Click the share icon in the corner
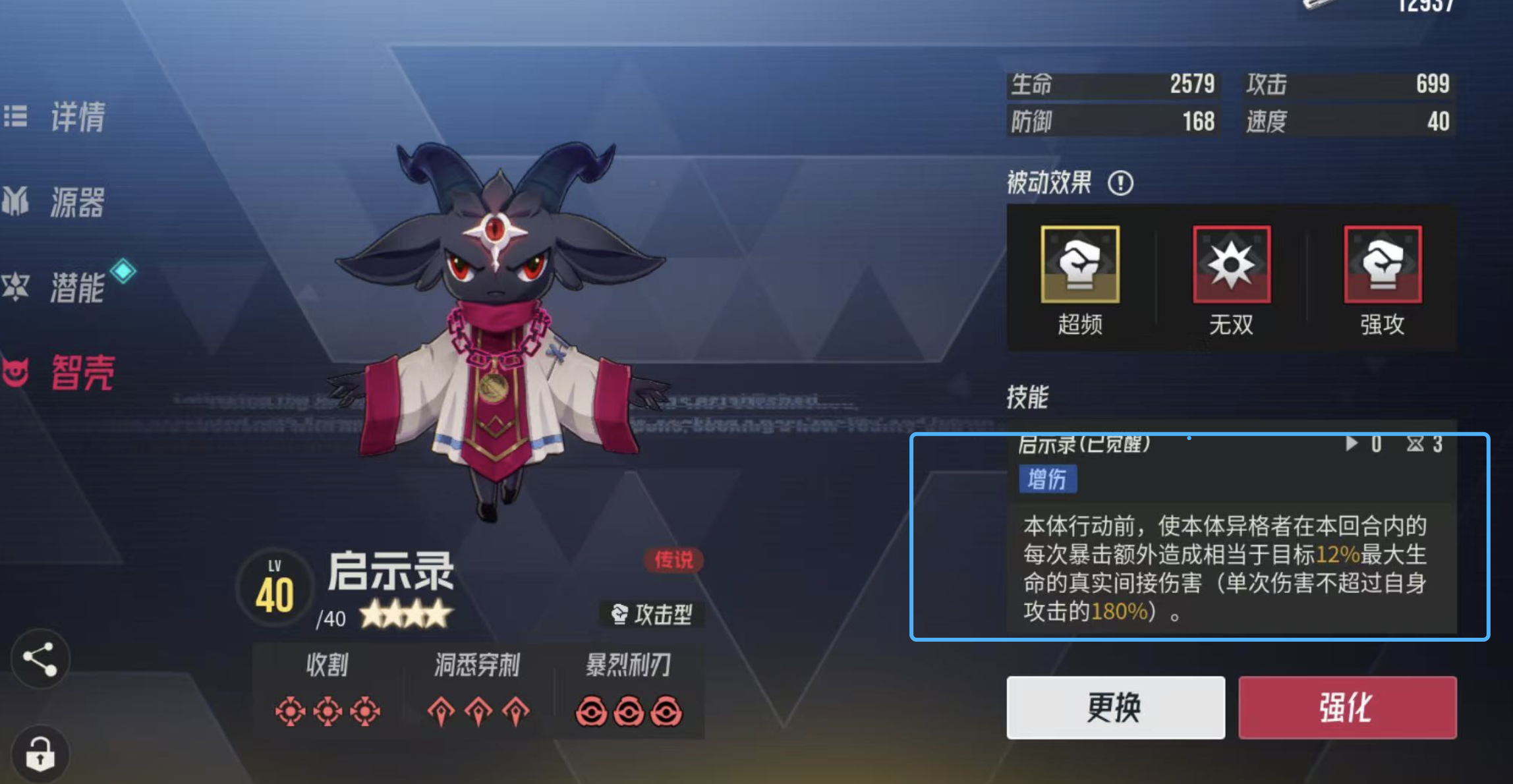The width and height of the screenshot is (1513, 784). click(41, 659)
